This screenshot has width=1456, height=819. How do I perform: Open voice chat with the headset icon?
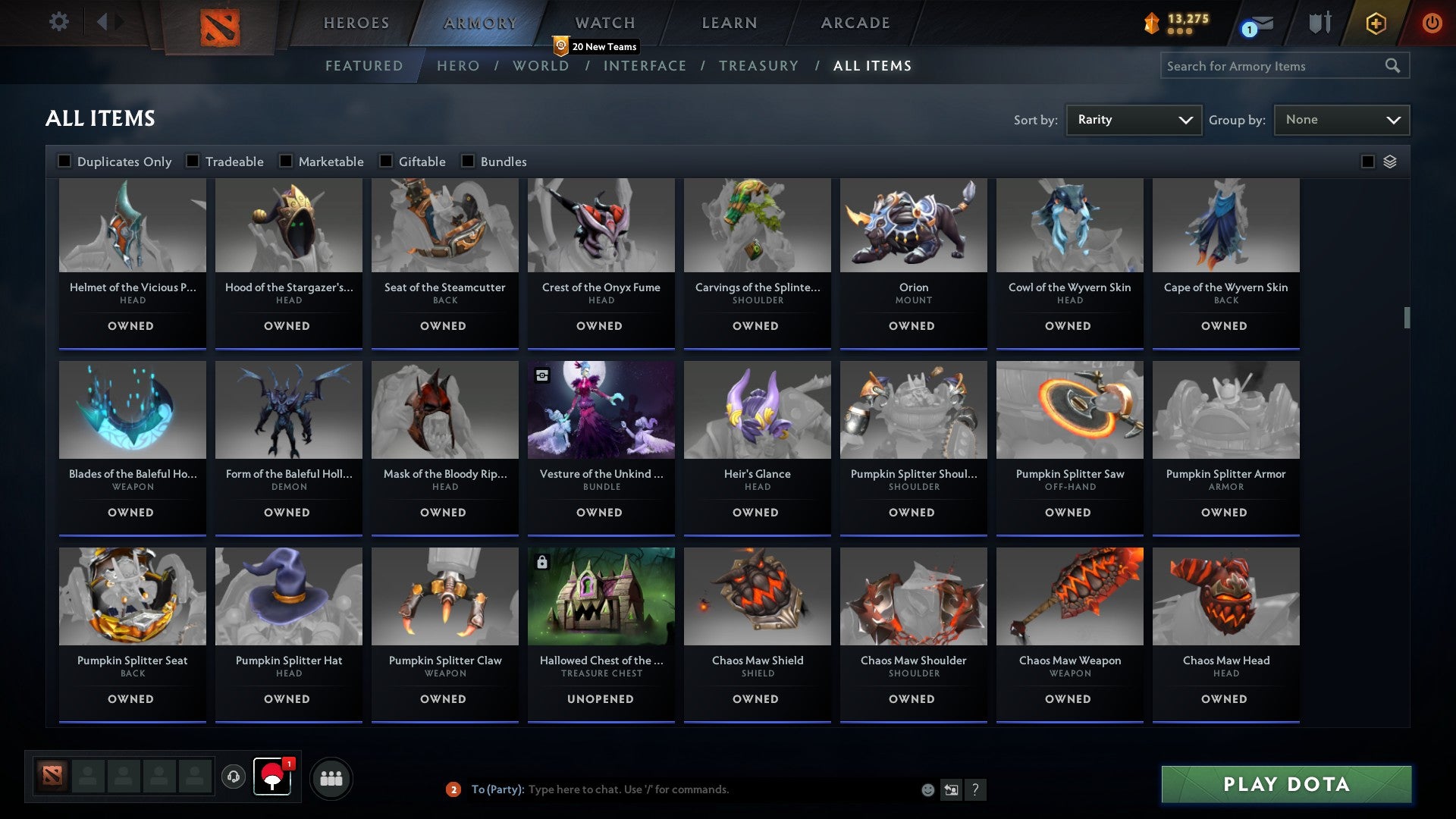pos(233,777)
